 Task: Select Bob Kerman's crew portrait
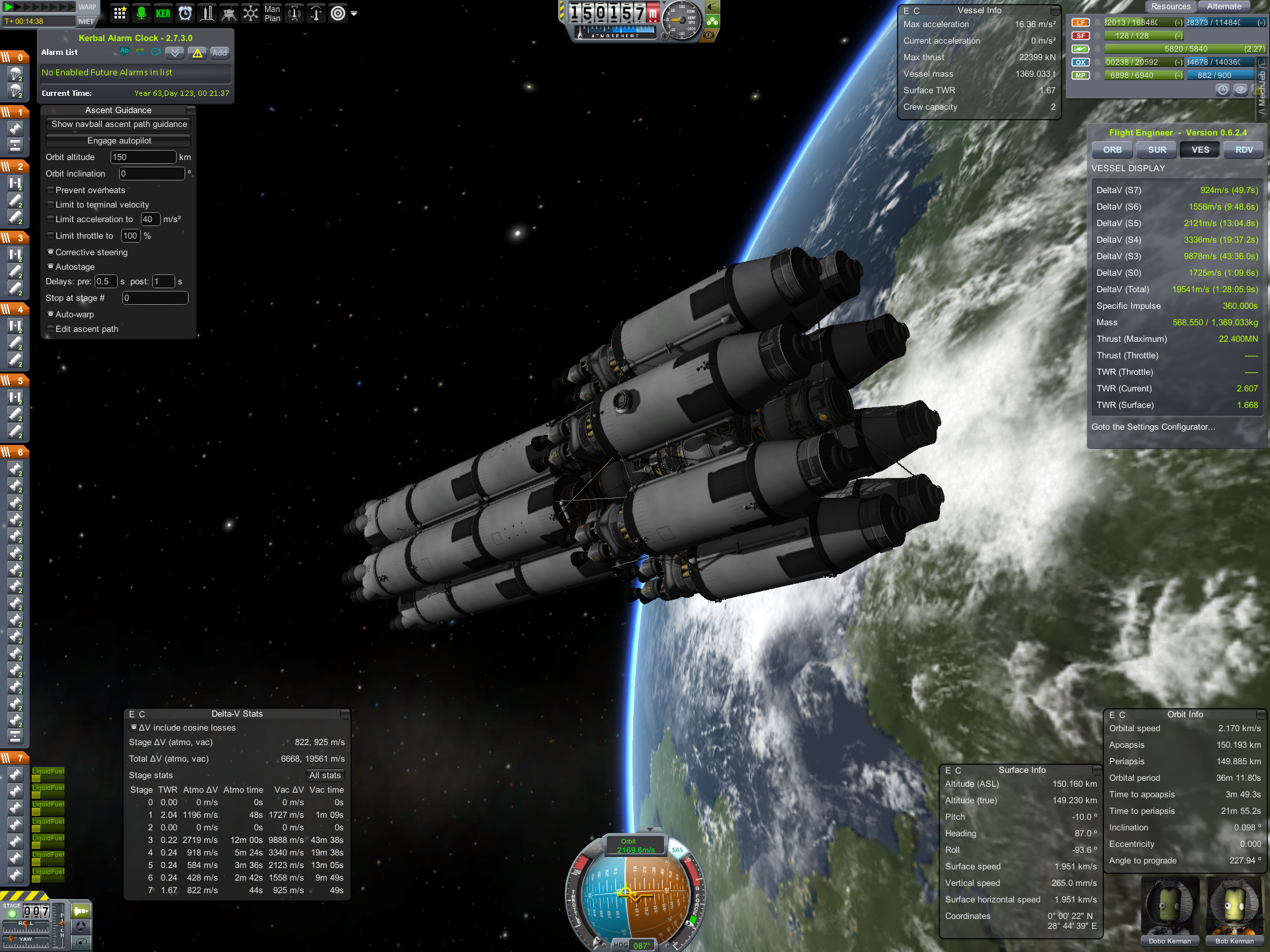(1234, 909)
